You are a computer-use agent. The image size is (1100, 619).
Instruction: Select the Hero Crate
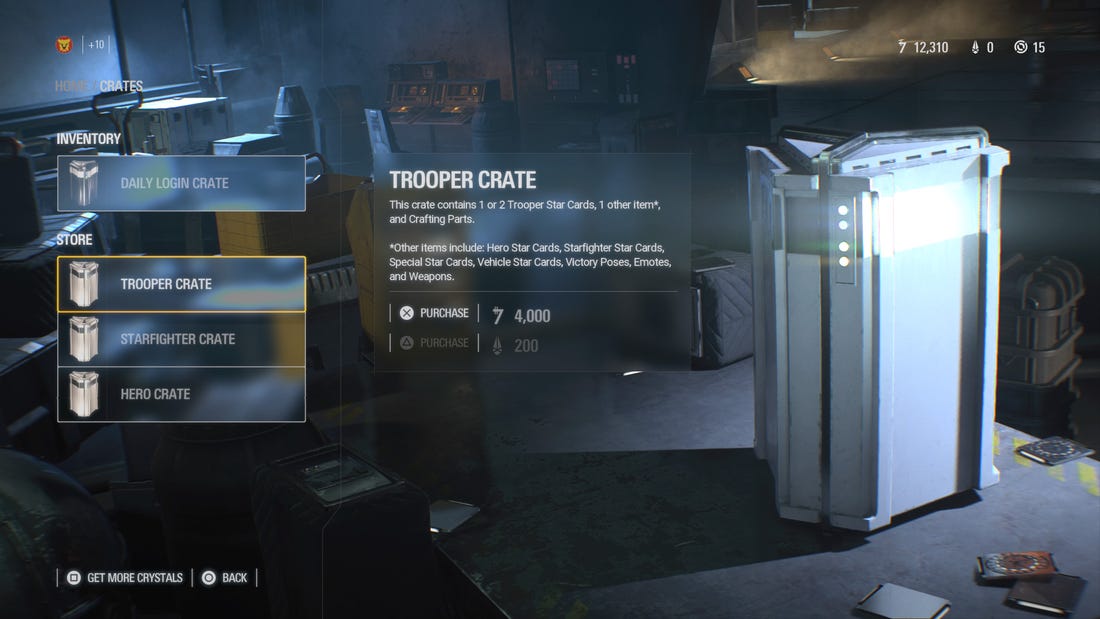(181, 394)
